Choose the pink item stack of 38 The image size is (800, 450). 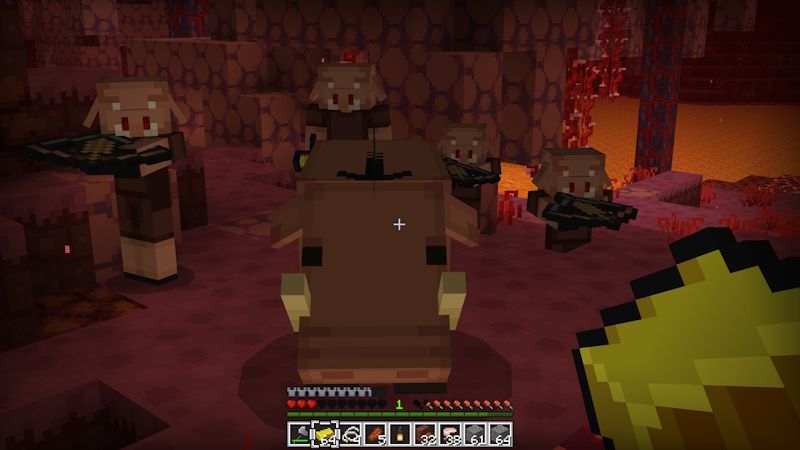point(450,434)
